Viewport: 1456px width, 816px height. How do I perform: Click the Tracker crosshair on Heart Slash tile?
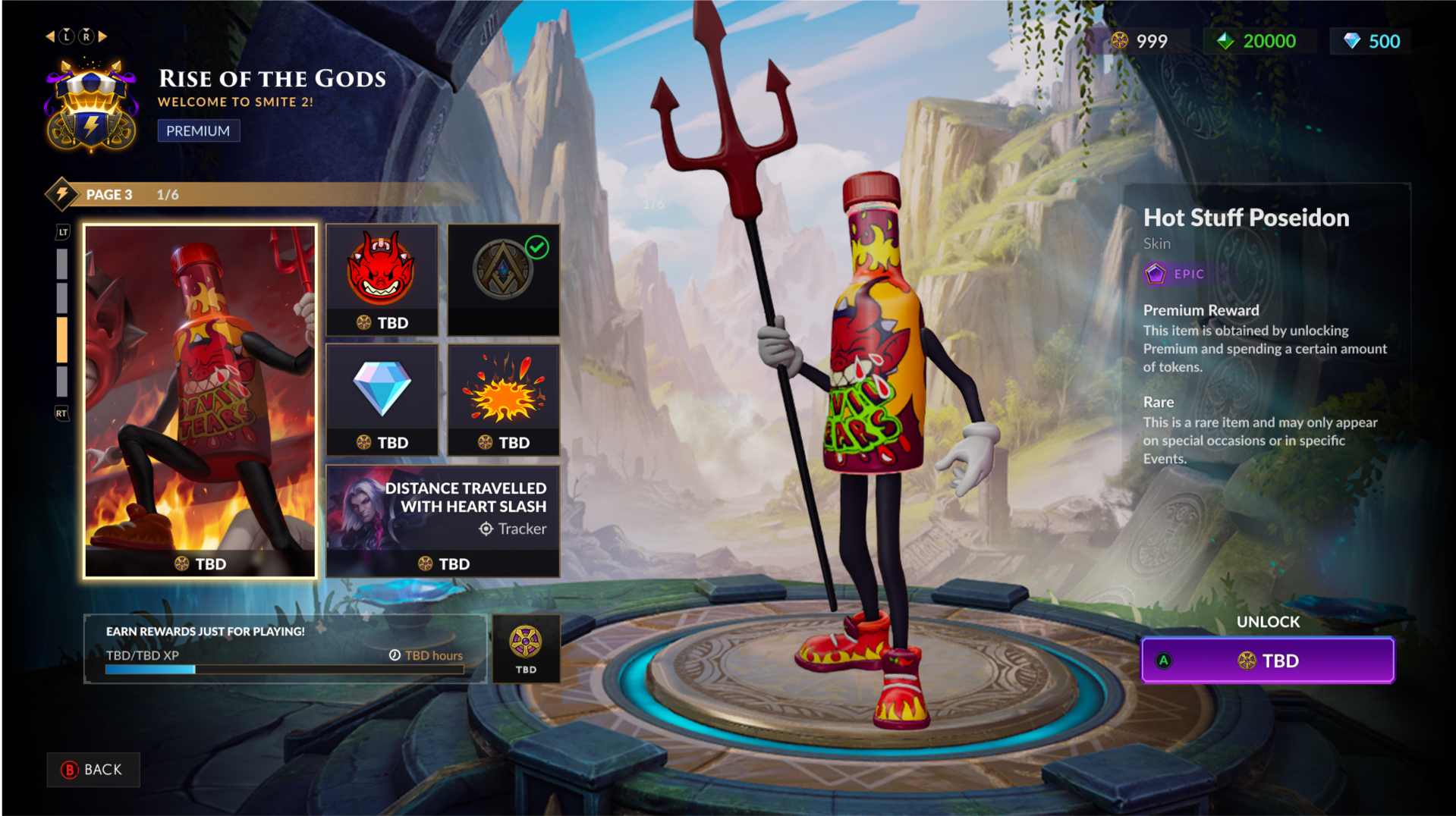[484, 529]
